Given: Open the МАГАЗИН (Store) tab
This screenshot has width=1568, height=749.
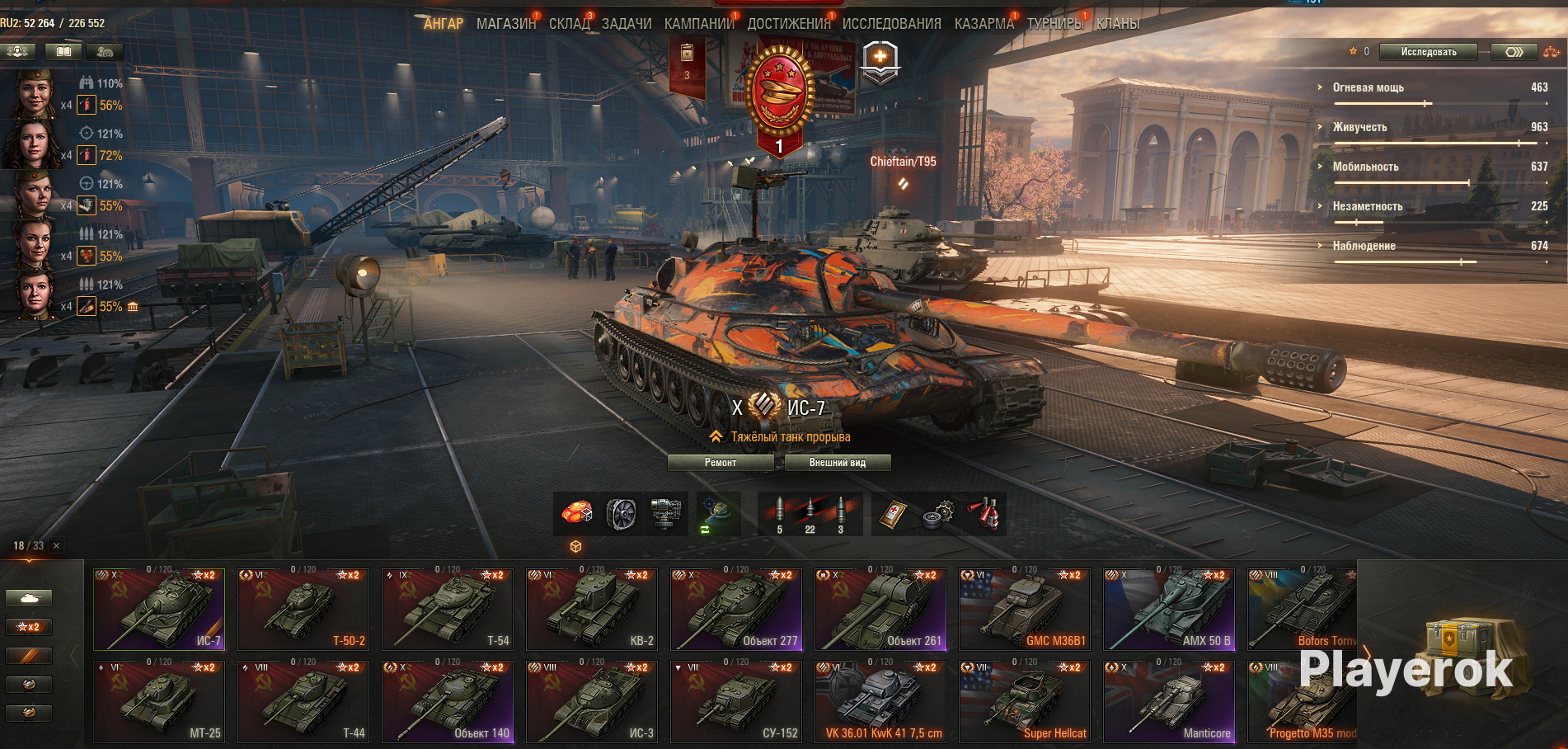Looking at the screenshot, I should pos(505,24).
